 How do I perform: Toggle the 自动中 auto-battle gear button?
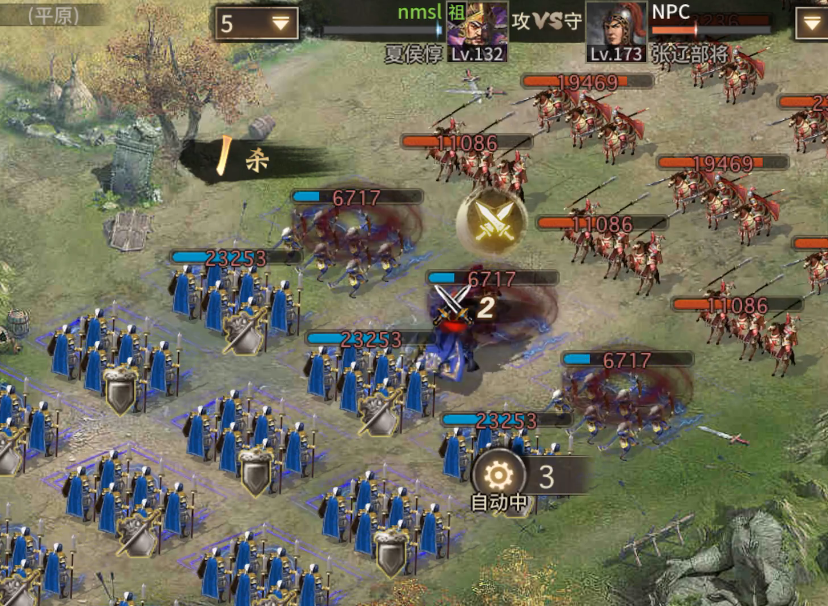(x=499, y=476)
